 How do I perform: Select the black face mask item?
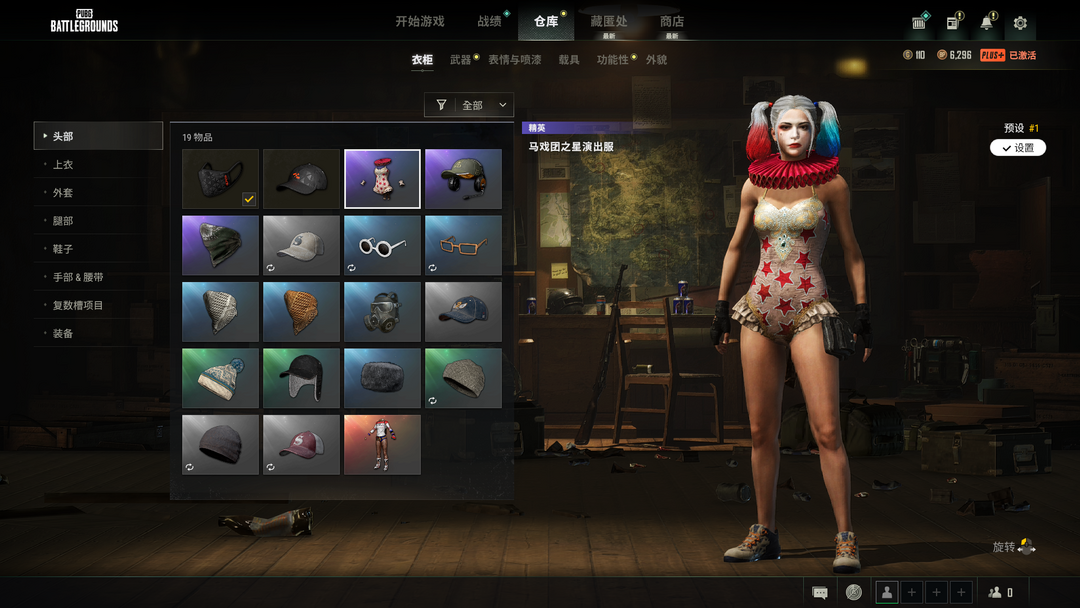click(221, 179)
